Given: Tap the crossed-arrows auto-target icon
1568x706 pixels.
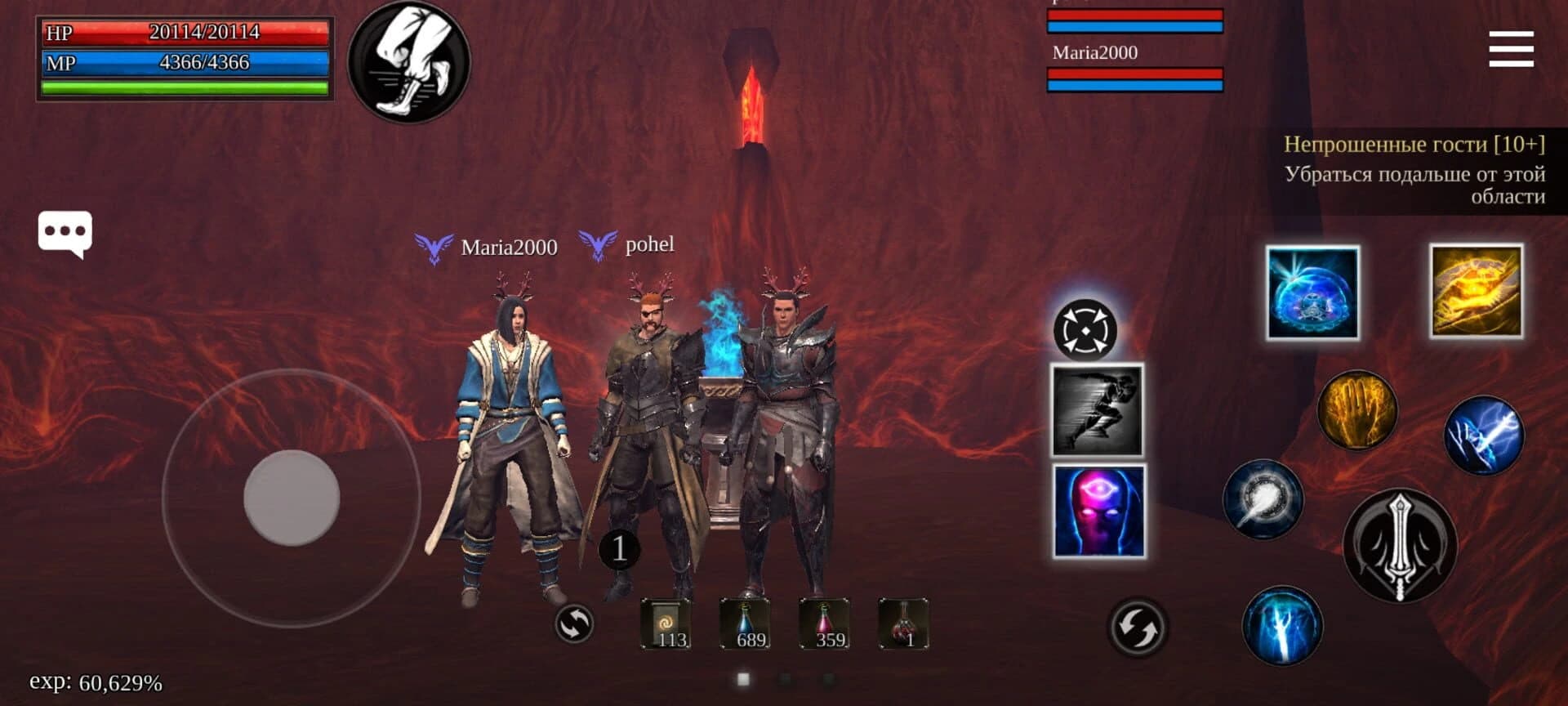Looking at the screenshot, I should pos(1085,330).
